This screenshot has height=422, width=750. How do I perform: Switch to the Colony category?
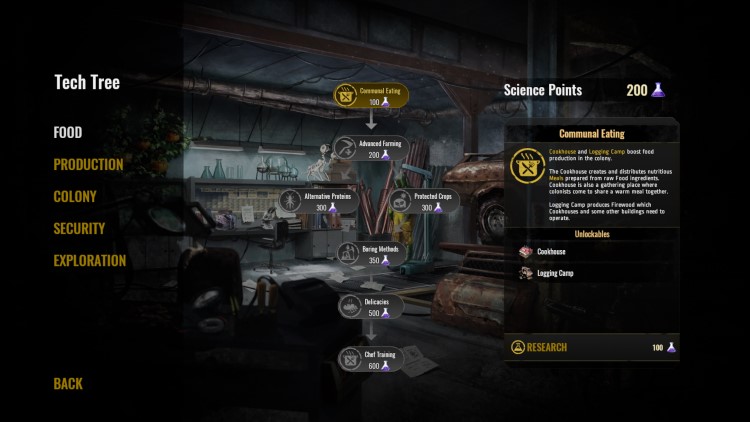tap(75, 197)
